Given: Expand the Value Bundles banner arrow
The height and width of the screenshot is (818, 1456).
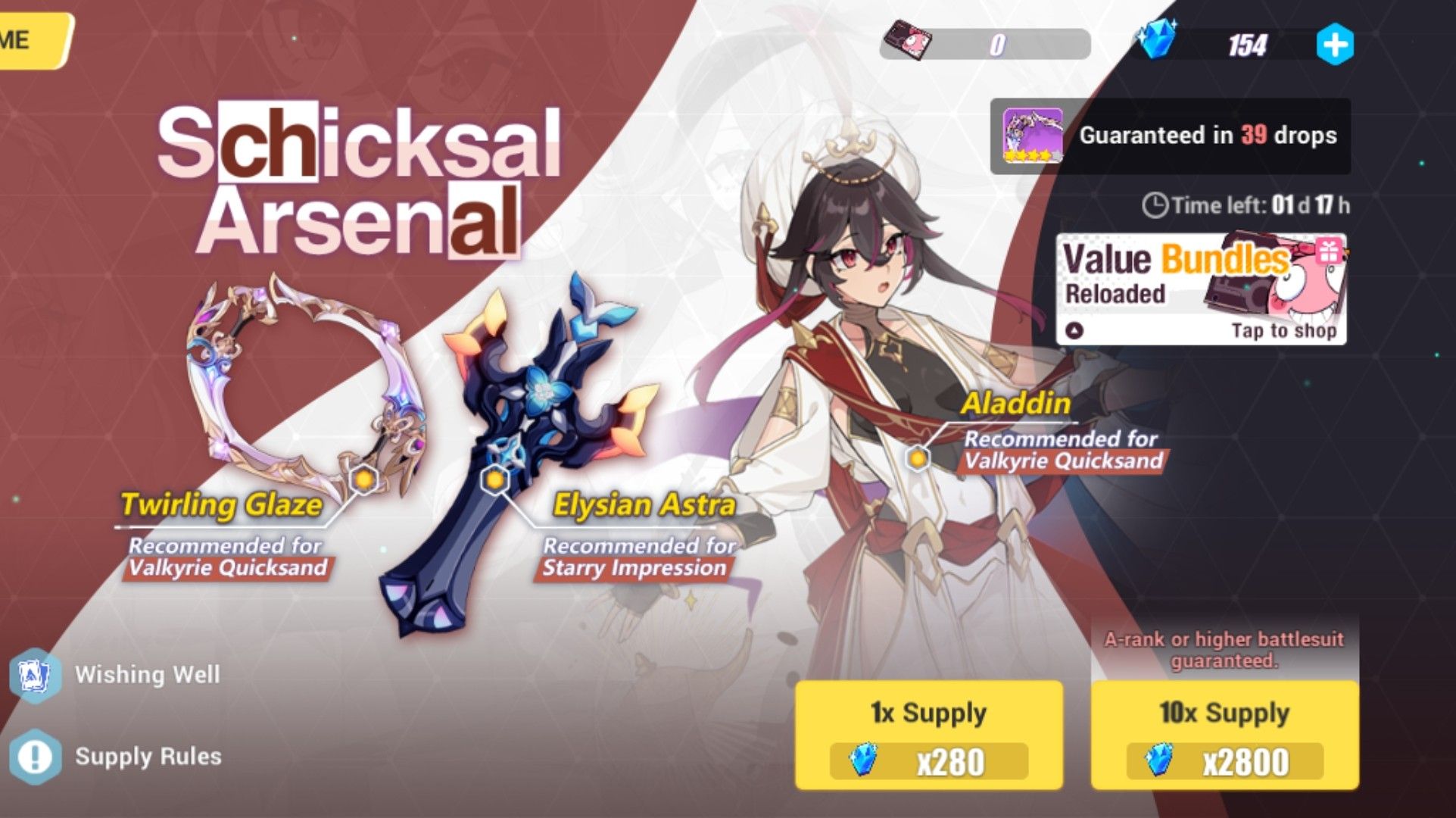Looking at the screenshot, I should [1077, 329].
